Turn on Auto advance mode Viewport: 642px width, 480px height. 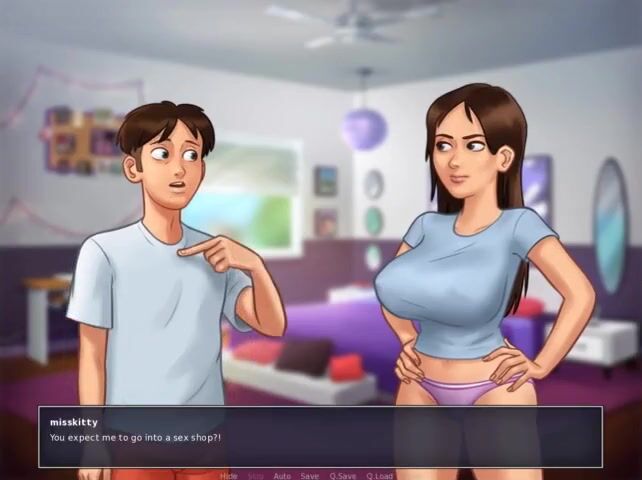tap(283, 476)
